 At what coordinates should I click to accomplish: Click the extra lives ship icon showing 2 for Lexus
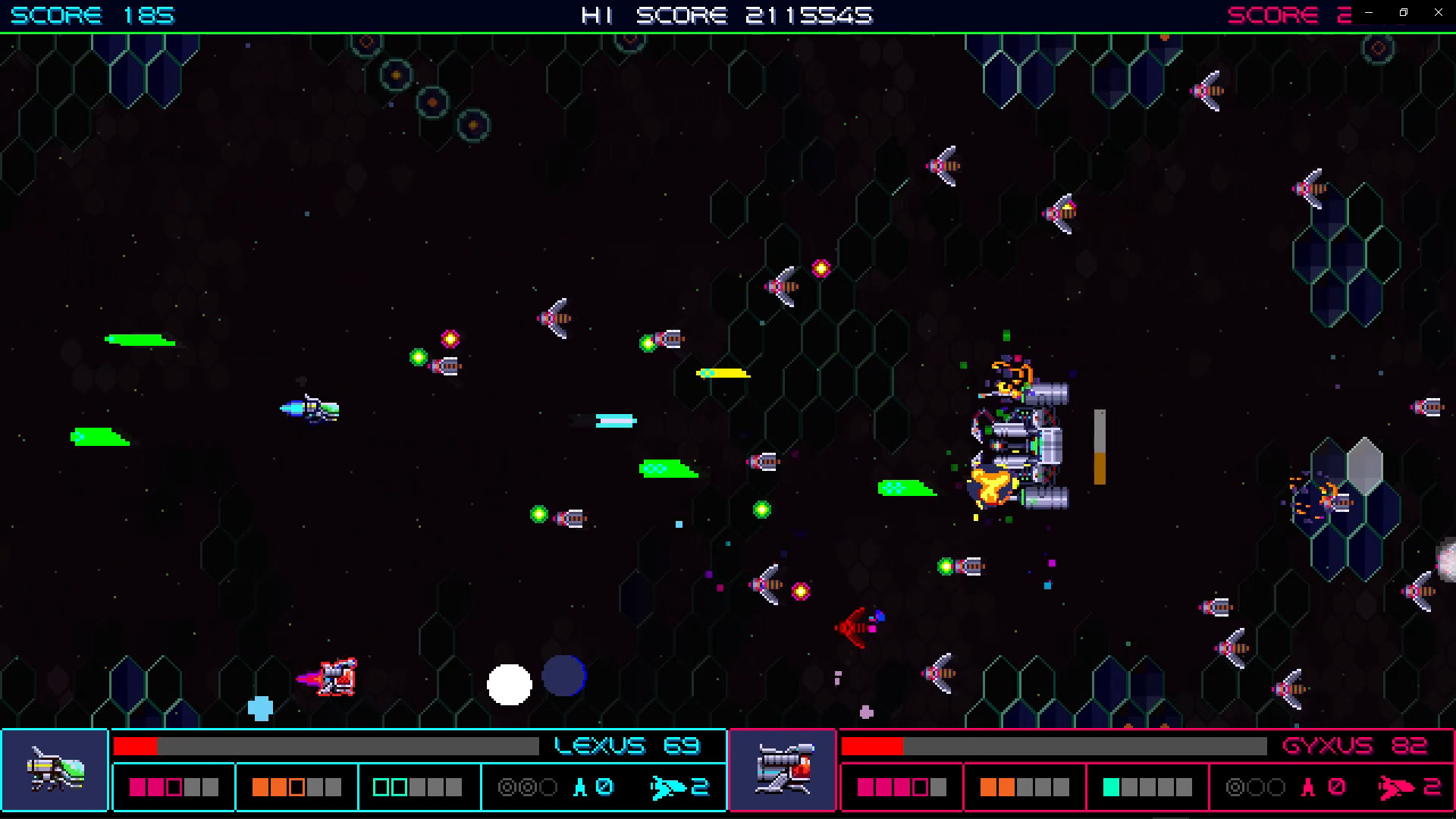click(670, 786)
